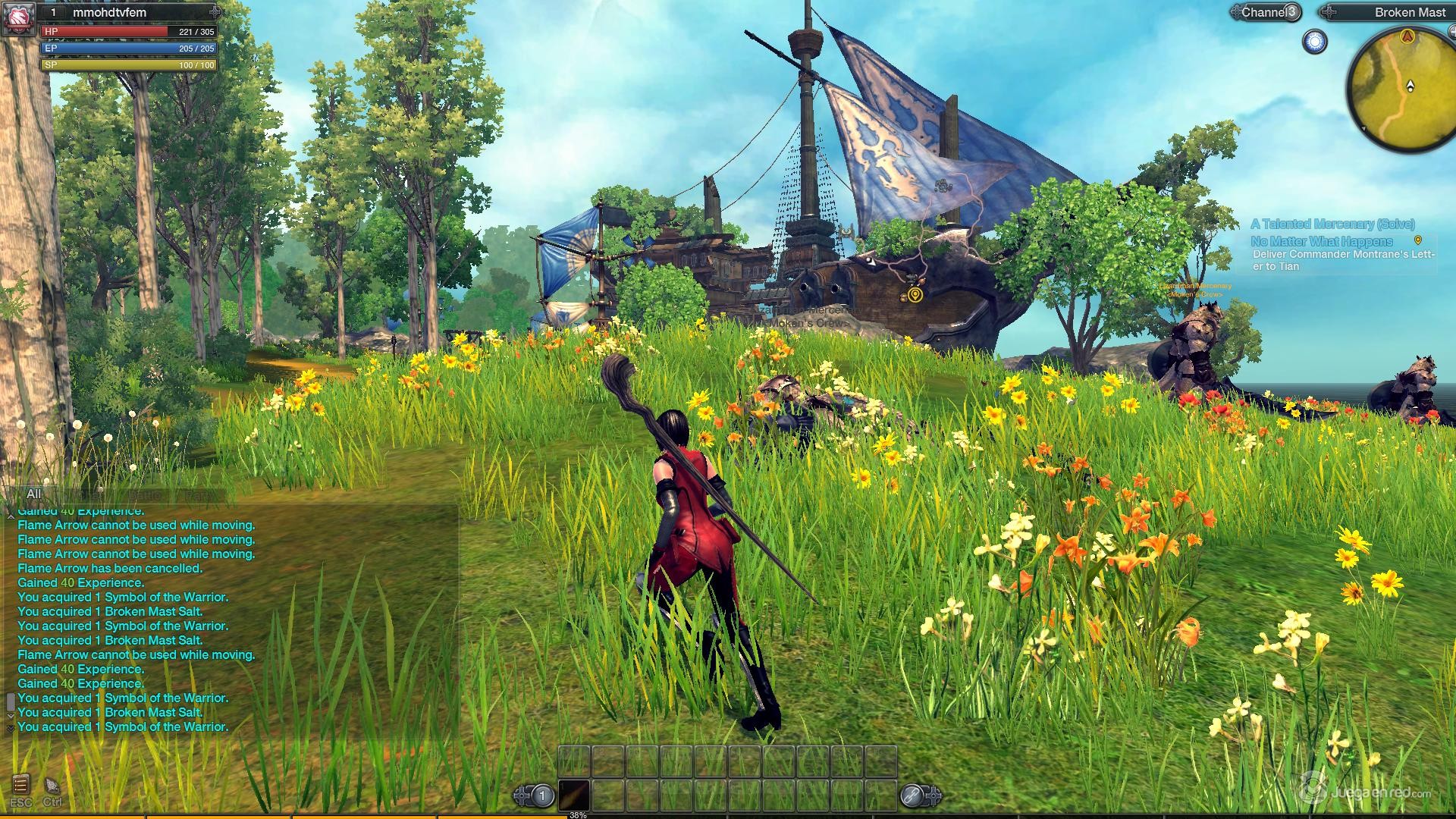Open the game menu via the ESC icon
This screenshot has height=819, width=1456.
pyautogui.click(x=21, y=785)
